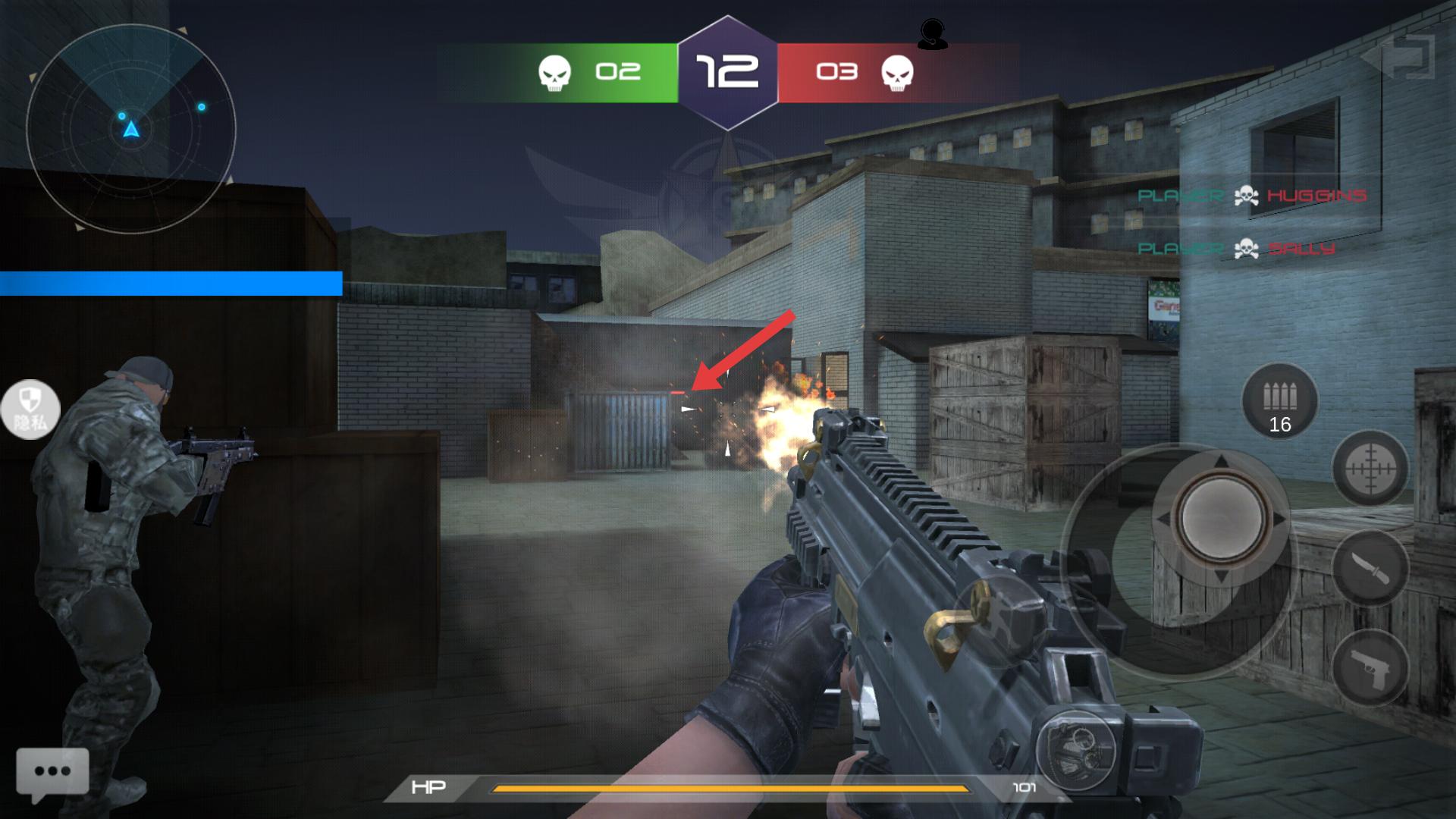The height and width of the screenshot is (819, 1456).
Task: Switch to the knife weapon
Action: click(x=1370, y=567)
